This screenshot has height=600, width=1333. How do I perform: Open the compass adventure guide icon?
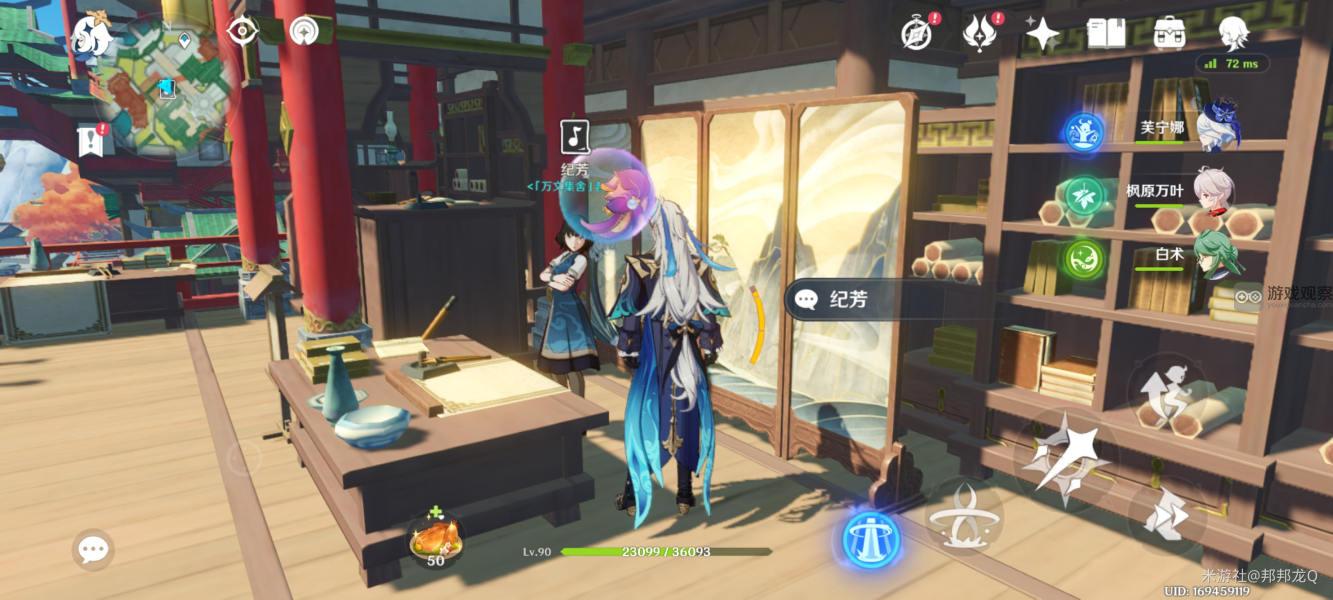(916, 33)
